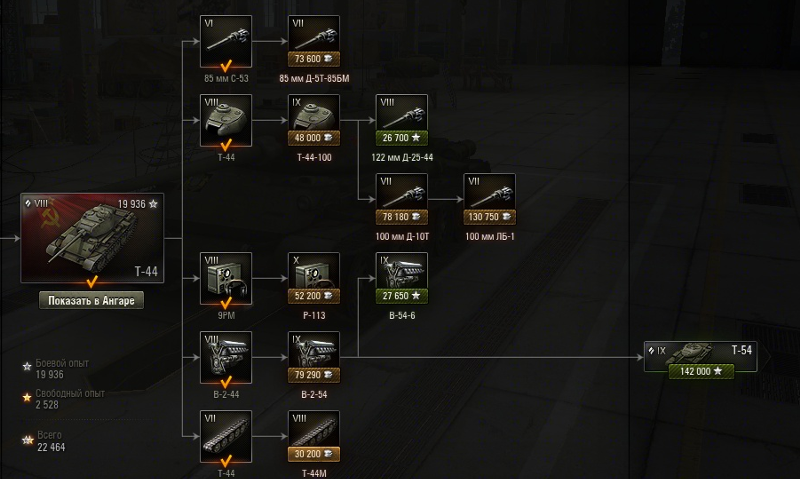The height and width of the screenshot is (479, 800).
Task: Select the 100 мм Д-10Т gun
Action: point(402,199)
